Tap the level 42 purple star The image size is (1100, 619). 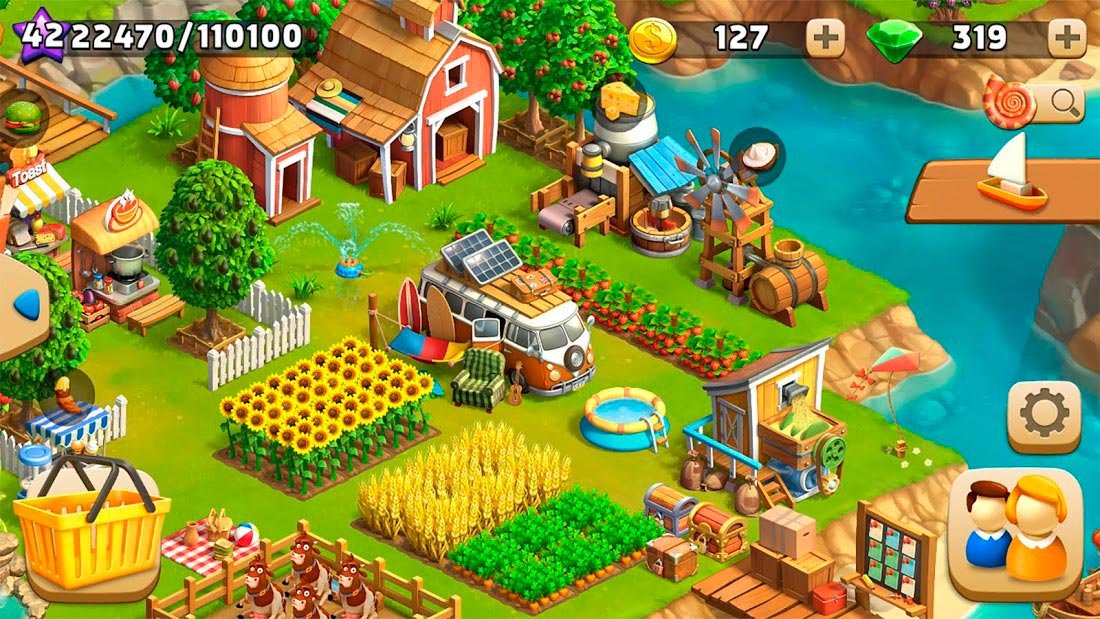coord(38,37)
